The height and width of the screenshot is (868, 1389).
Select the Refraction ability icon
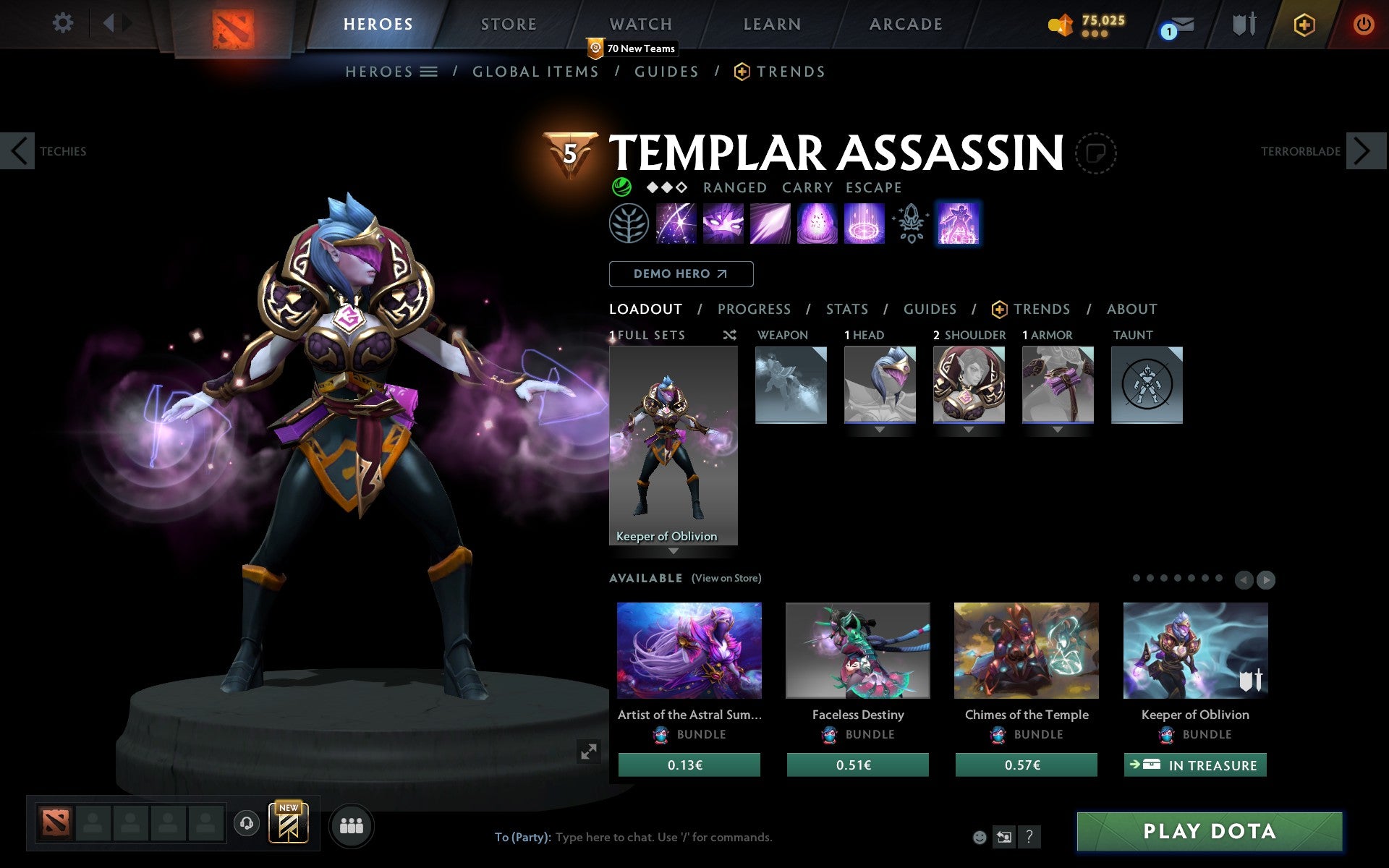tap(676, 224)
